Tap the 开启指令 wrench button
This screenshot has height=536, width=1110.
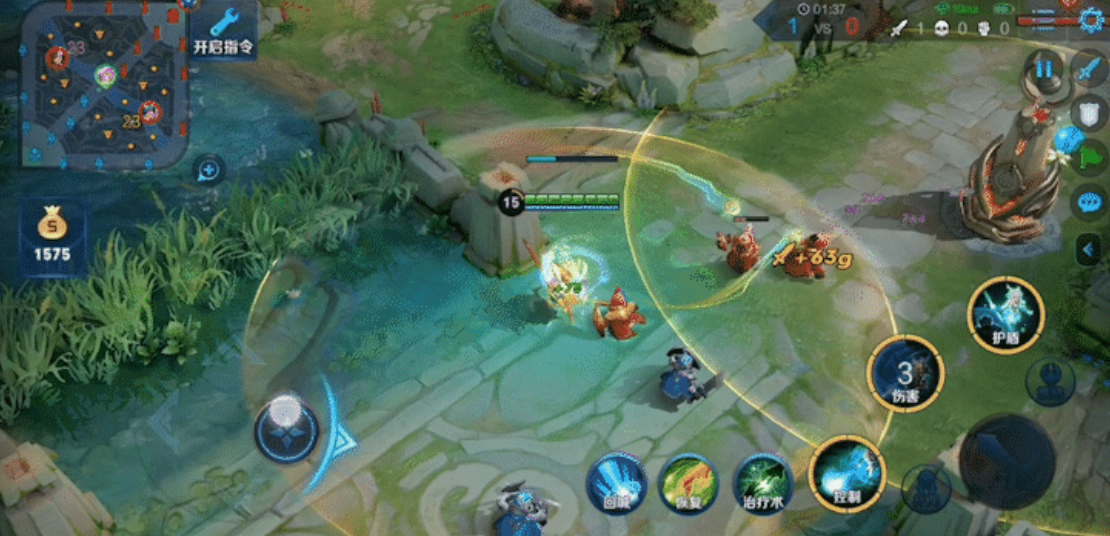click(223, 30)
